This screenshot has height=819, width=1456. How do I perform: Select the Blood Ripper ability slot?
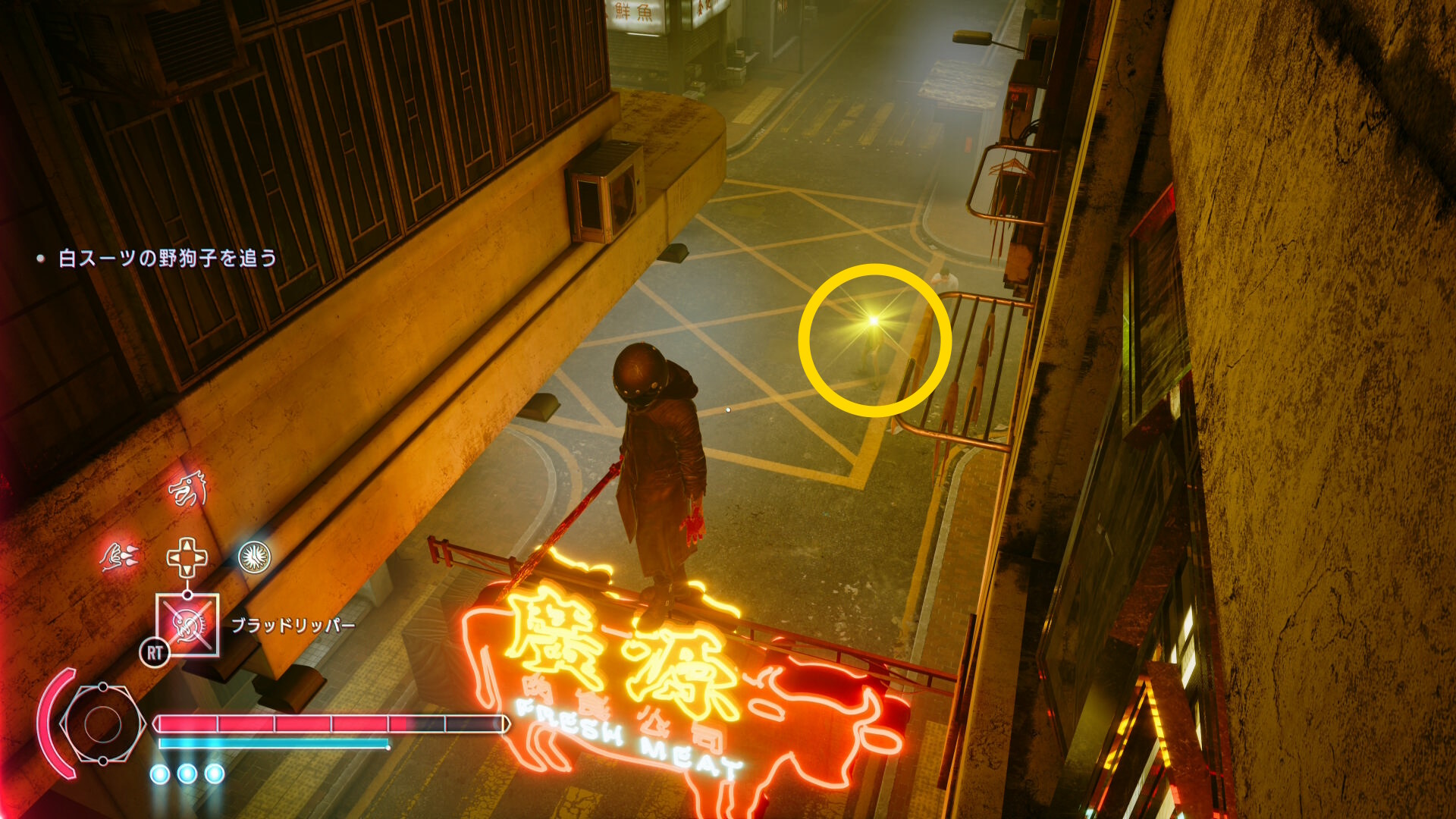(187, 625)
